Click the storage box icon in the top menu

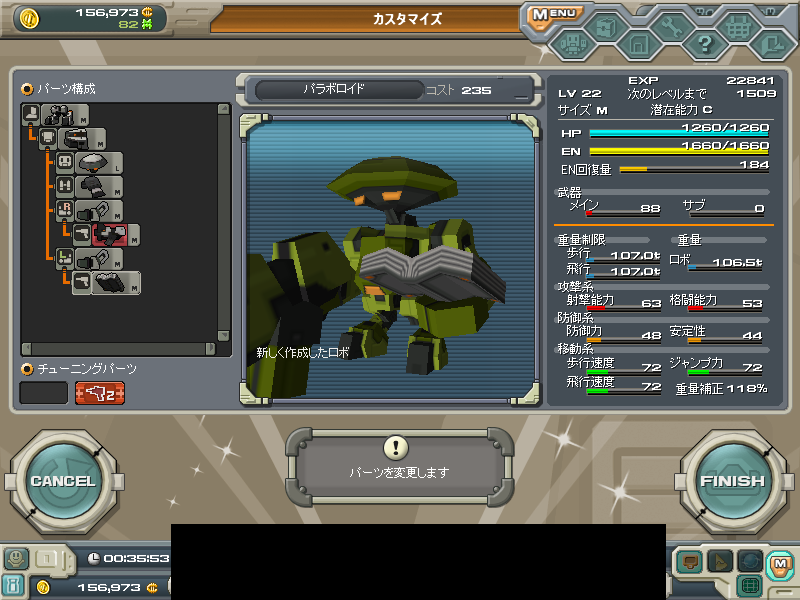point(605,29)
